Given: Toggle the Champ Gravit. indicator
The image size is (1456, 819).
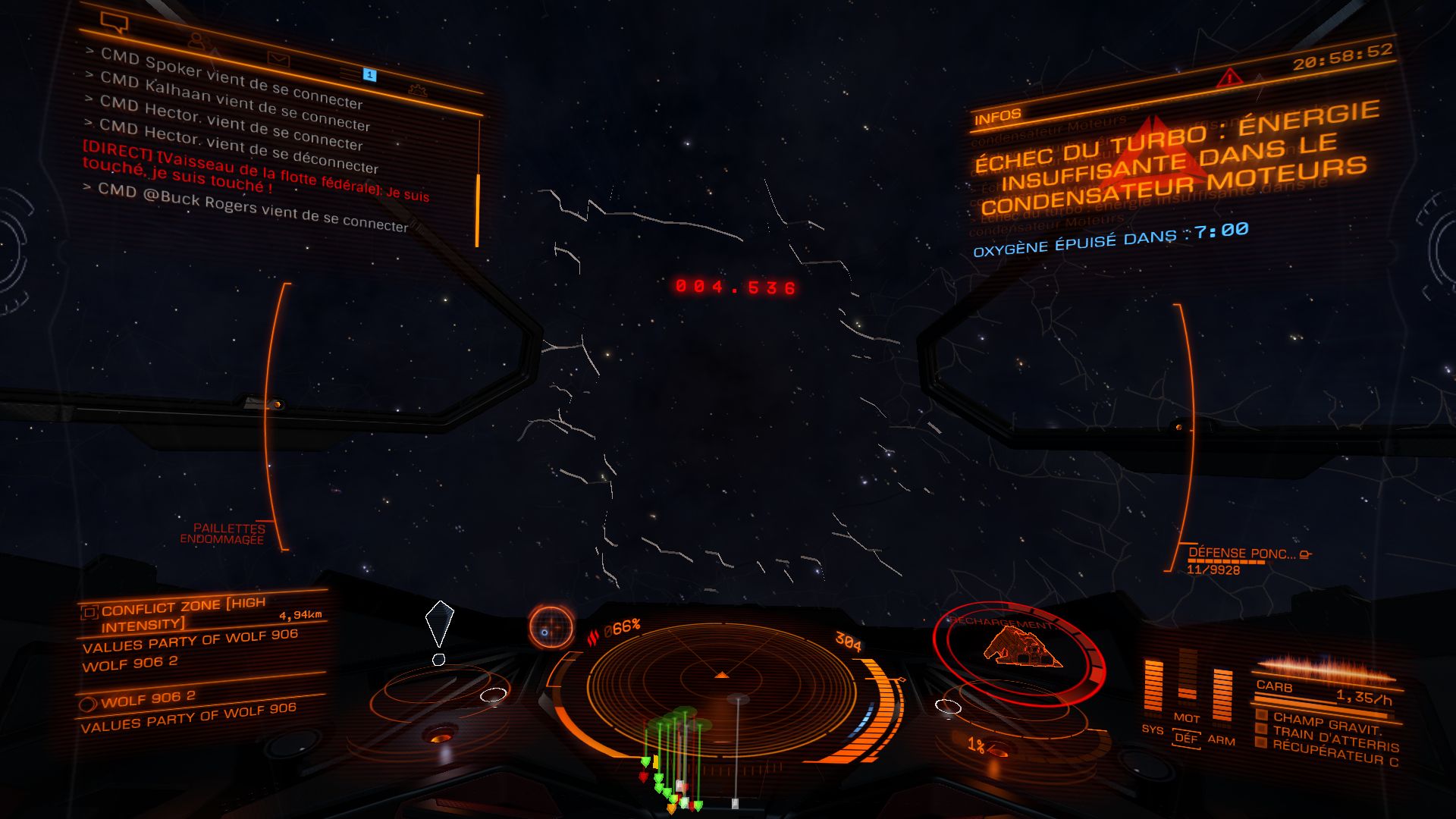Looking at the screenshot, I should click(x=1262, y=715).
